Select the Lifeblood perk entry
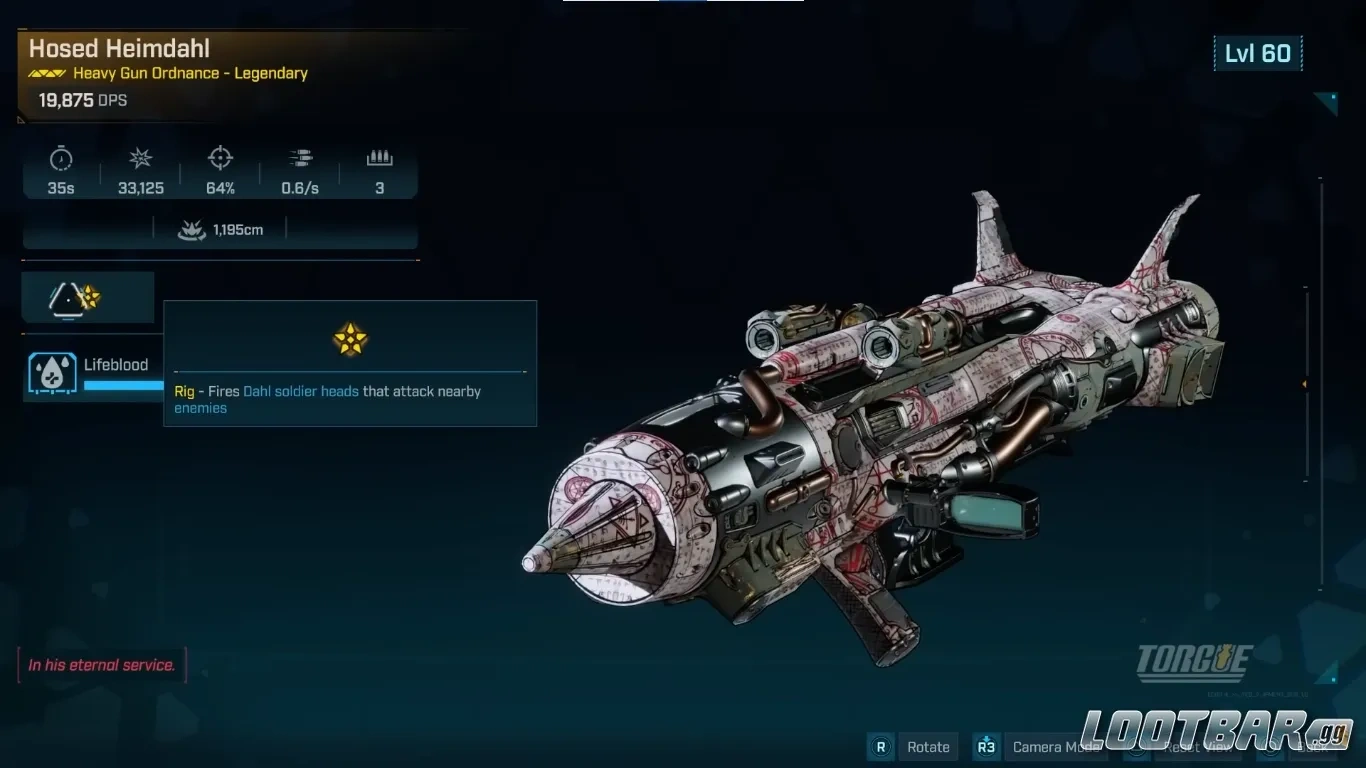 point(93,373)
